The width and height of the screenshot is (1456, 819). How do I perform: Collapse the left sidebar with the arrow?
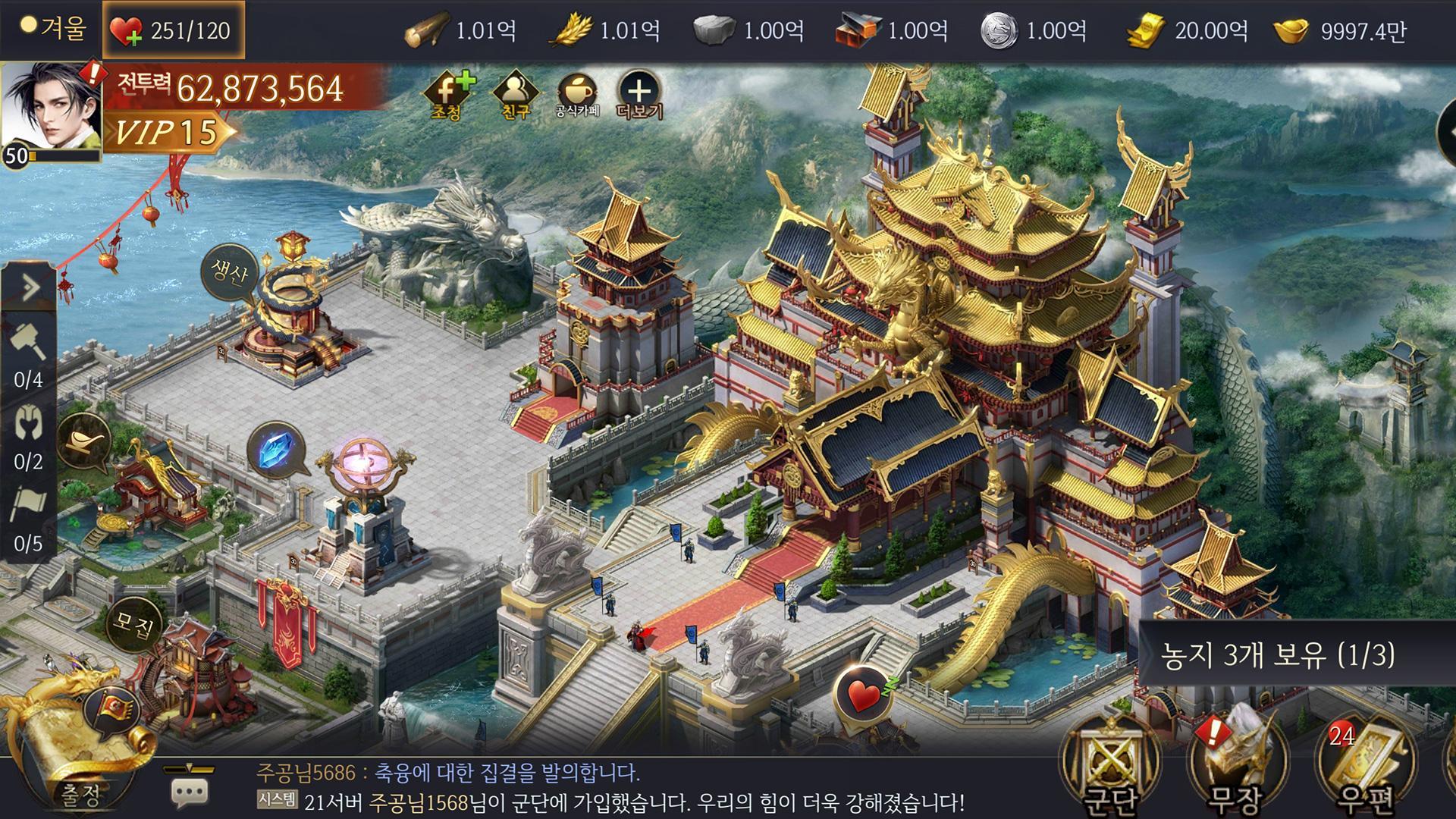point(29,287)
